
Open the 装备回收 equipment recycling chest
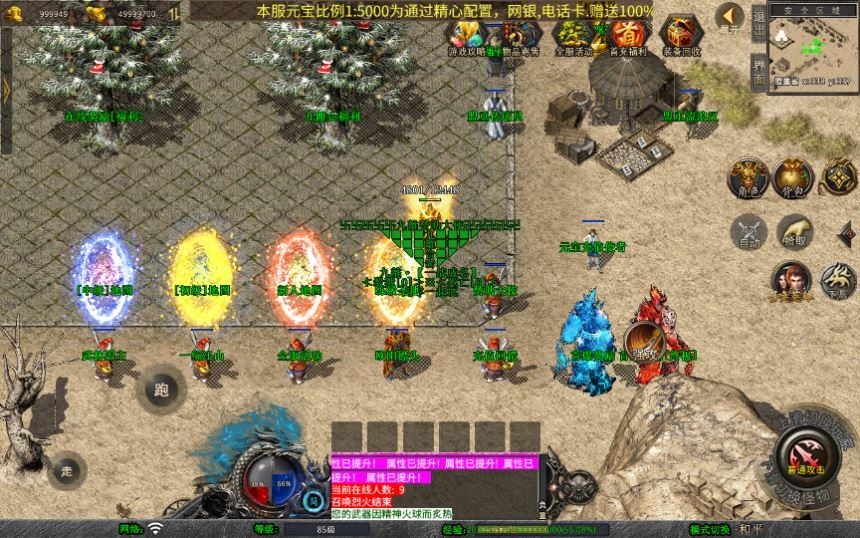682,36
